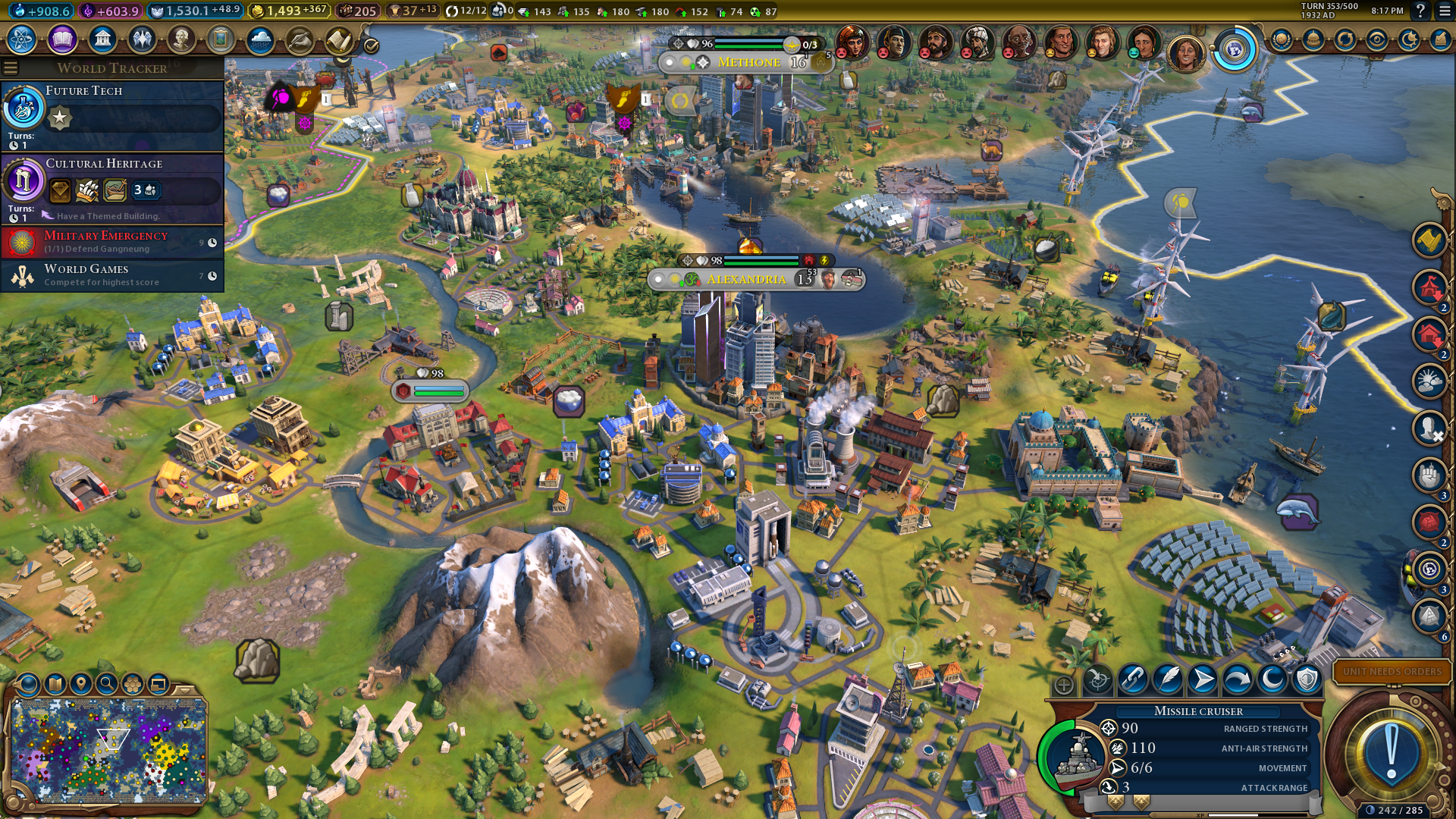Click the minimap in the corner
The image size is (1456, 819).
tap(110, 749)
